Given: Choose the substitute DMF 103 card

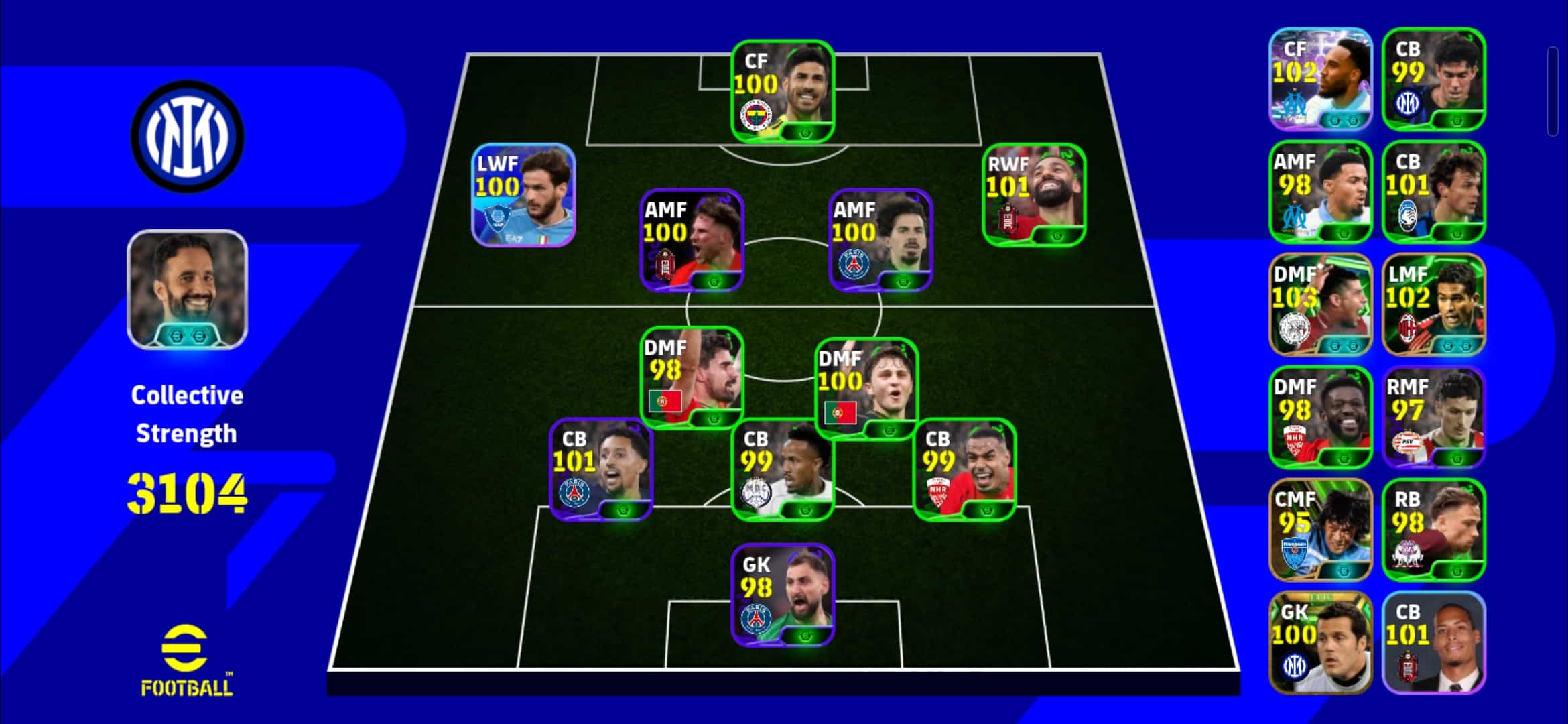Looking at the screenshot, I should pyautogui.click(x=1320, y=304).
